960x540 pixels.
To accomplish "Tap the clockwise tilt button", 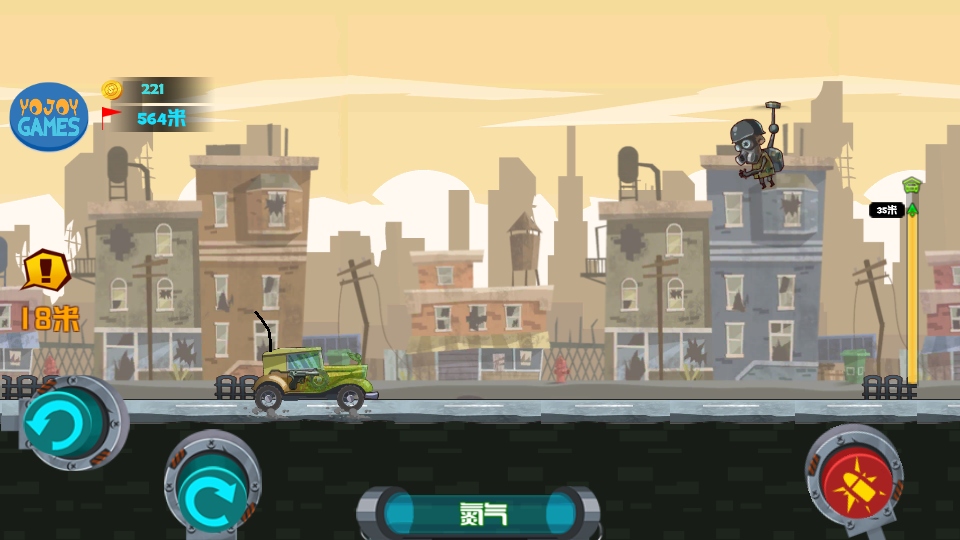I will tap(212, 496).
